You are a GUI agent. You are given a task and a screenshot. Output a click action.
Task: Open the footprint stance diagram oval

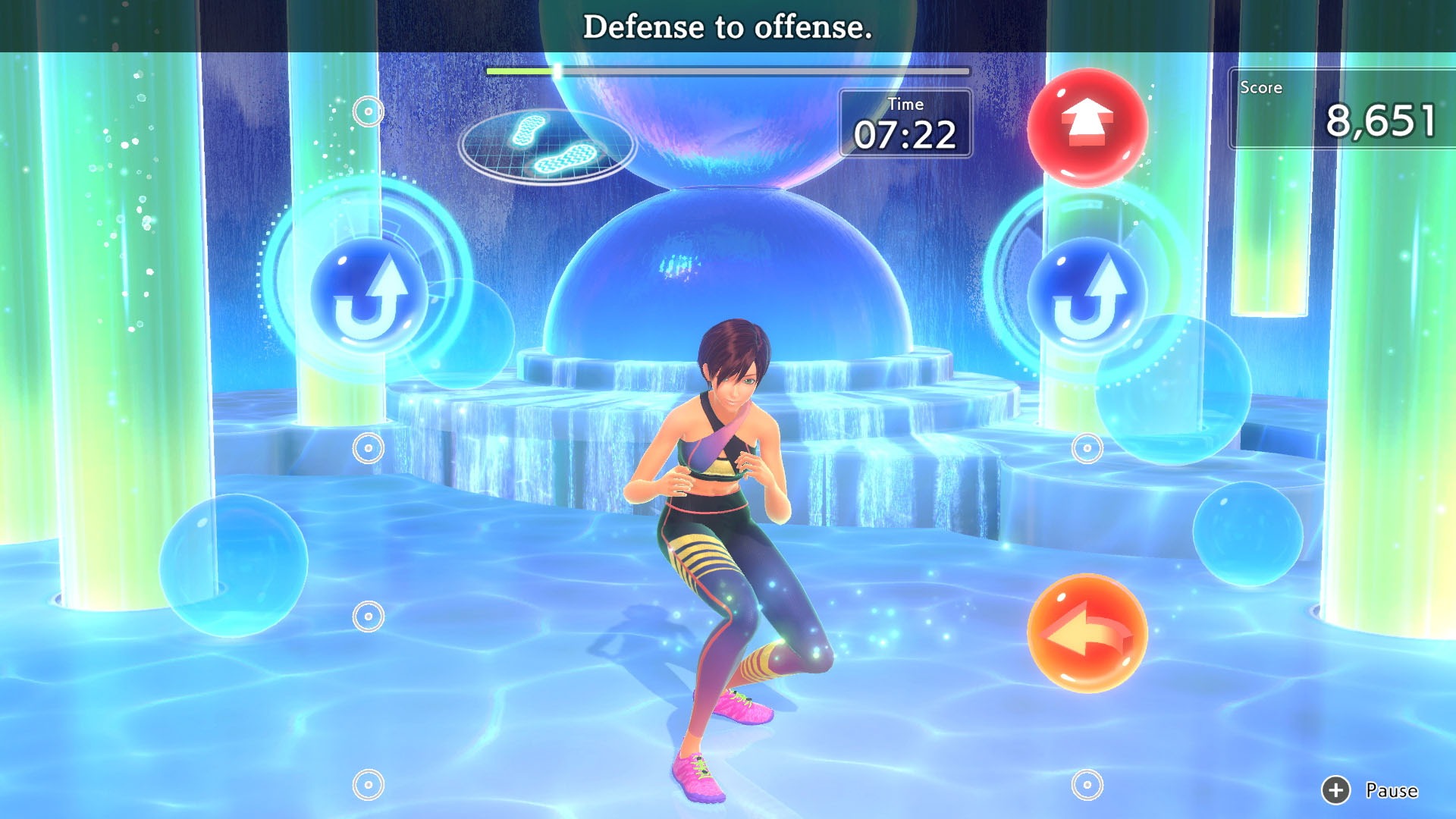click(548, 146)
